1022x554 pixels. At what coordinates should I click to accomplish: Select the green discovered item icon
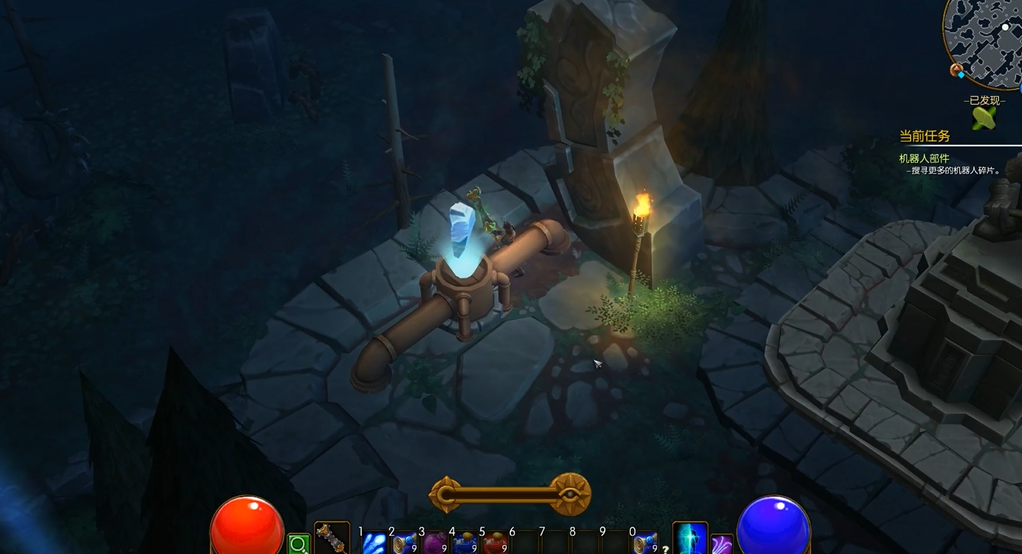[984, 117]
